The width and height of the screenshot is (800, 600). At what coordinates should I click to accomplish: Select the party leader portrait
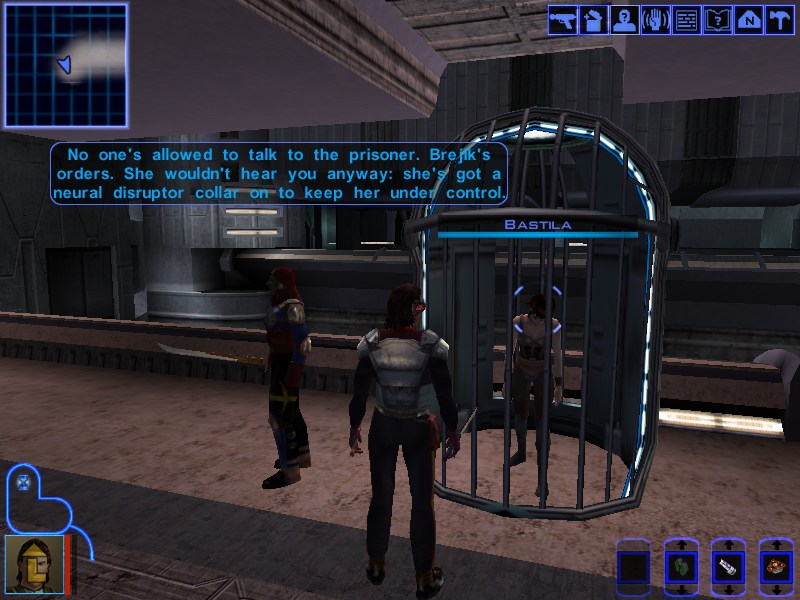[33, 565]
